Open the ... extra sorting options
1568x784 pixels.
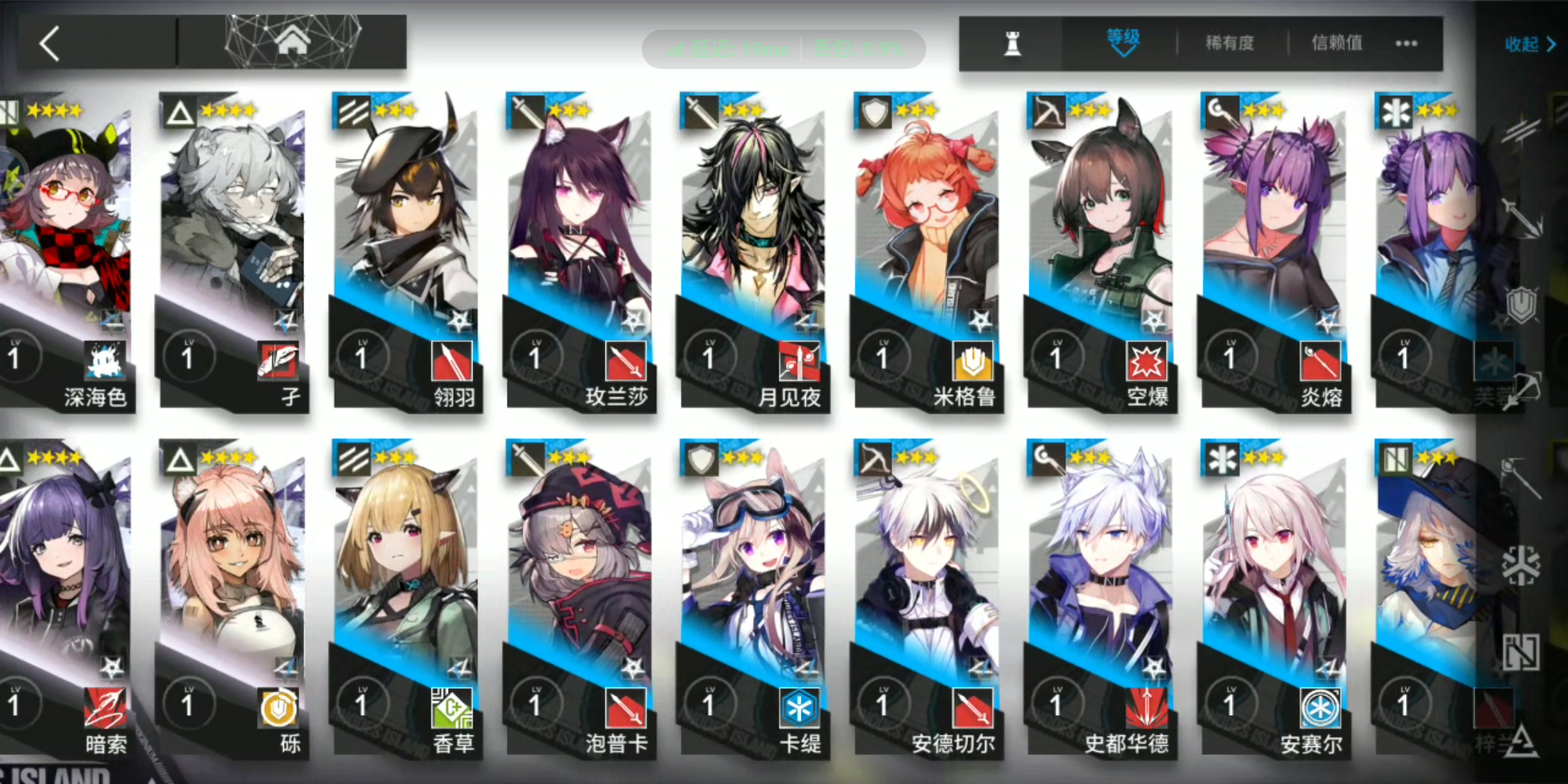1405,44
